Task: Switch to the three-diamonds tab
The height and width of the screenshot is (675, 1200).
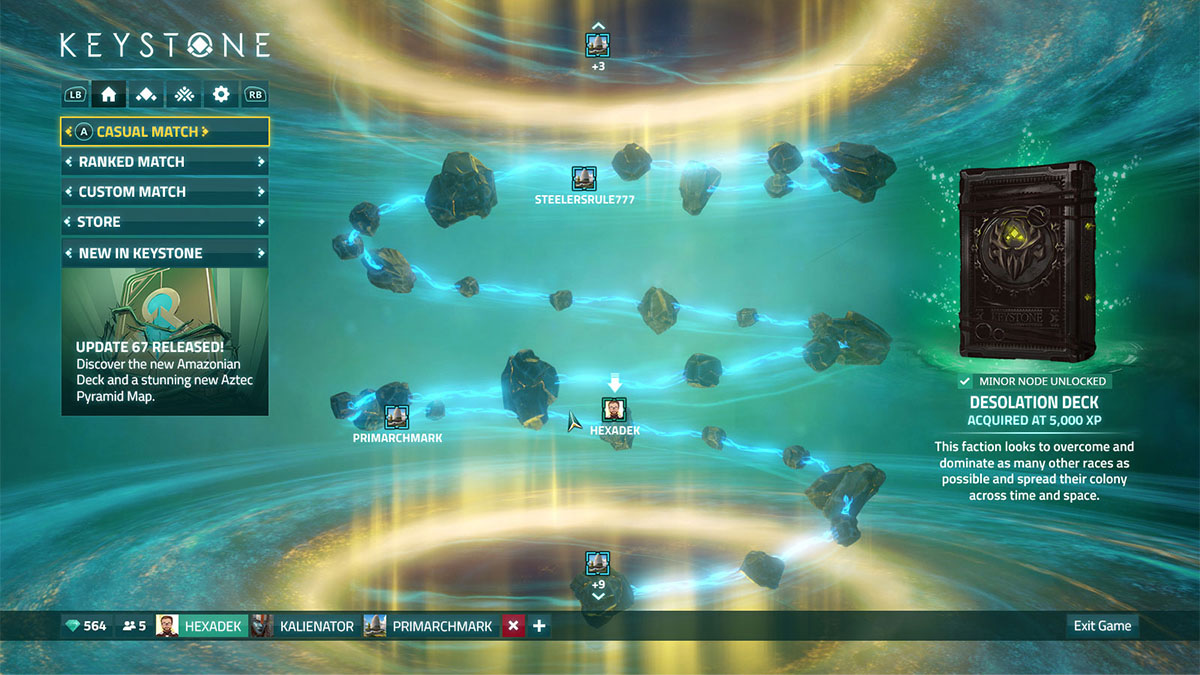Action: tap(146, 95)
